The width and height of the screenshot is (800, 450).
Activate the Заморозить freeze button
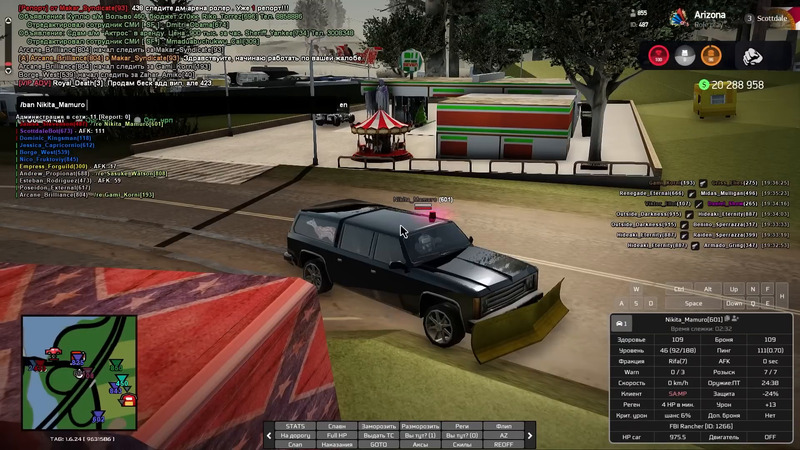(x=379, y=426)
